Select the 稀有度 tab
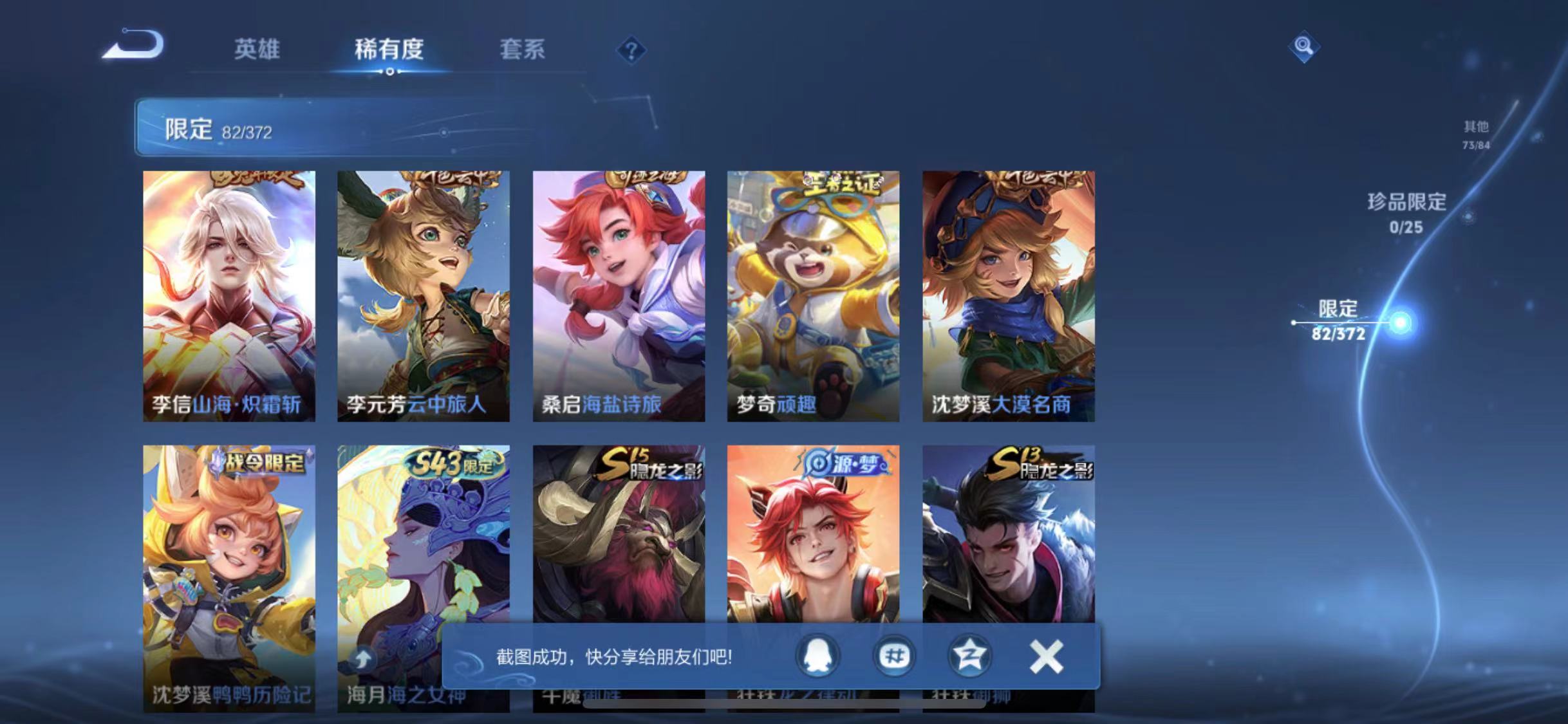Viewport: 1568px width, 724px height. click(389, 50)
